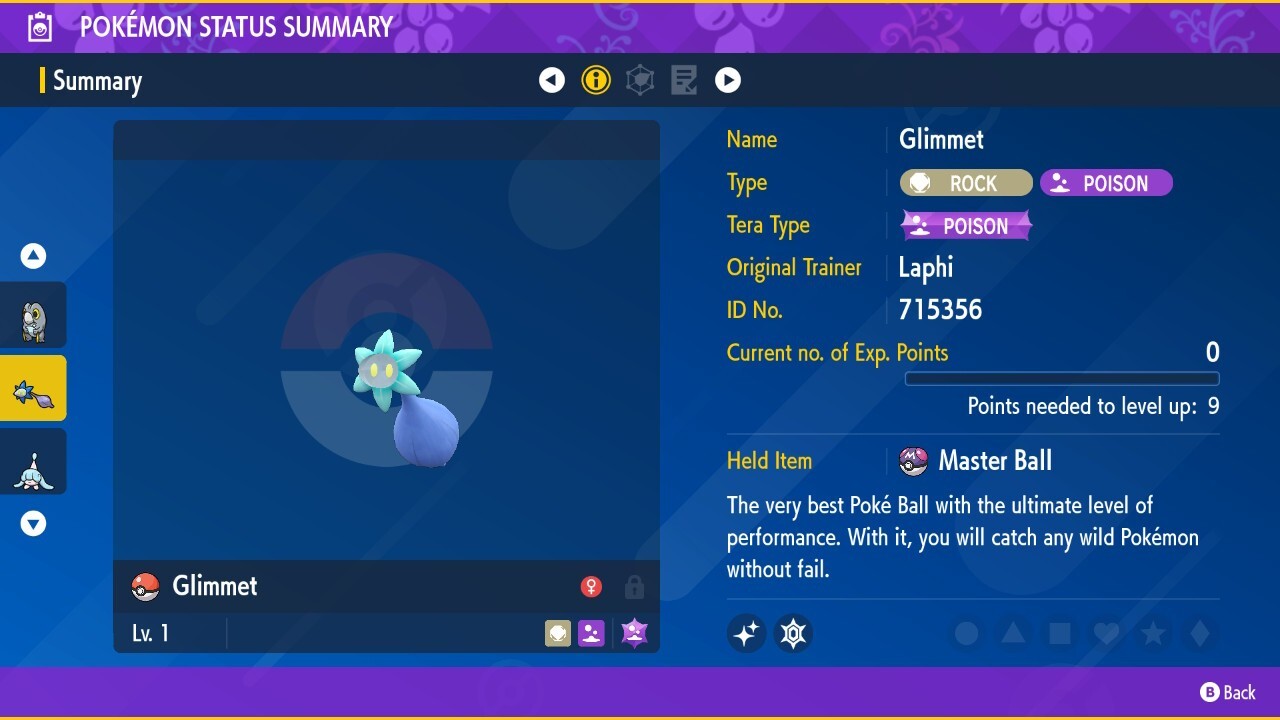Click the up arrow above the party list

click(x=33, y=255)
